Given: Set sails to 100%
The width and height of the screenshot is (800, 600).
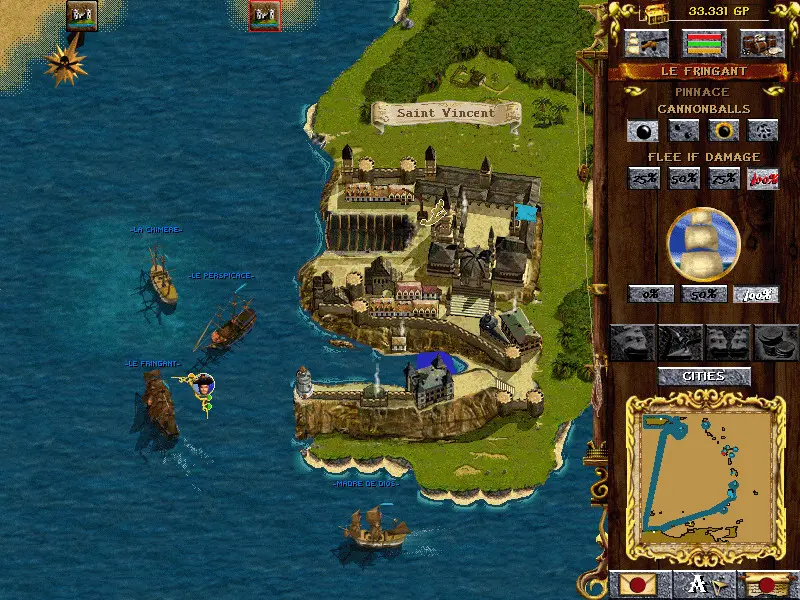Looking at the screenshot, I should coord(756,294).
